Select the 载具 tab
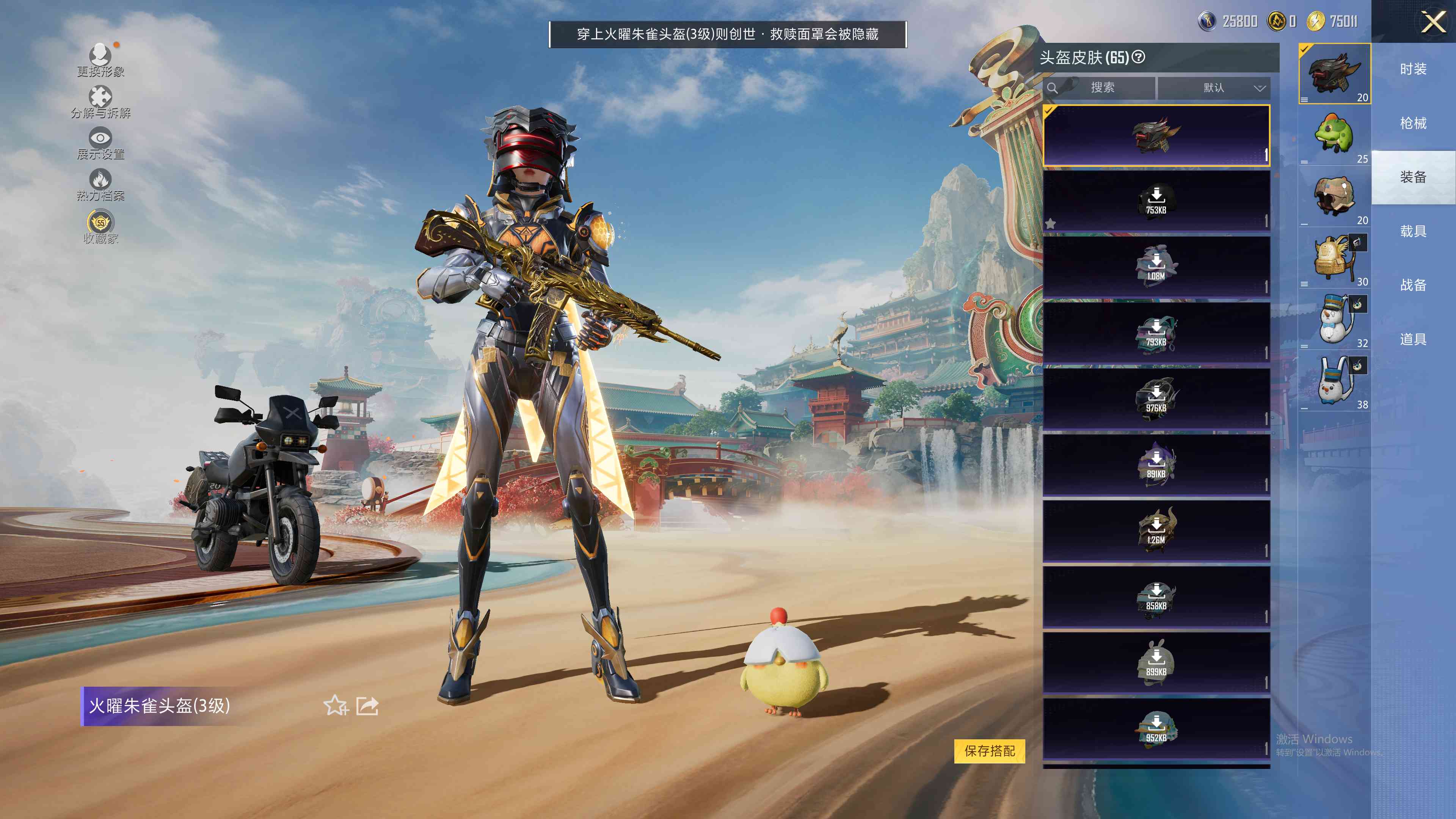Screen dimensions: 1456x819 [x=1413, y=231]
